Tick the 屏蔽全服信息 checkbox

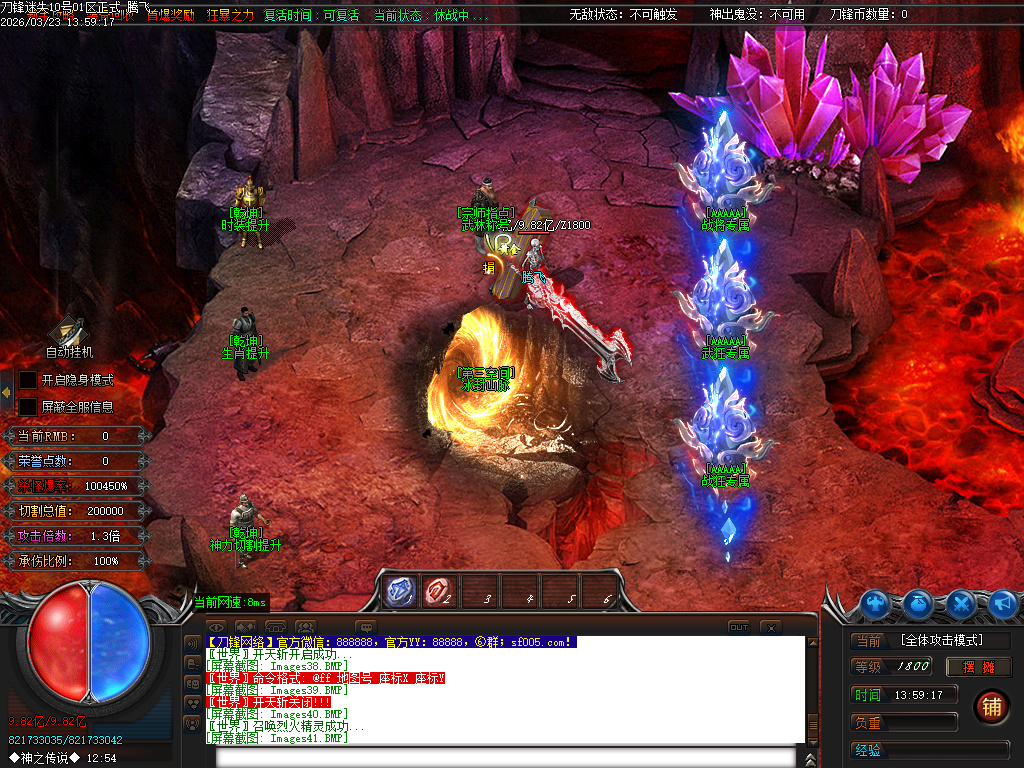coord(28,407)
